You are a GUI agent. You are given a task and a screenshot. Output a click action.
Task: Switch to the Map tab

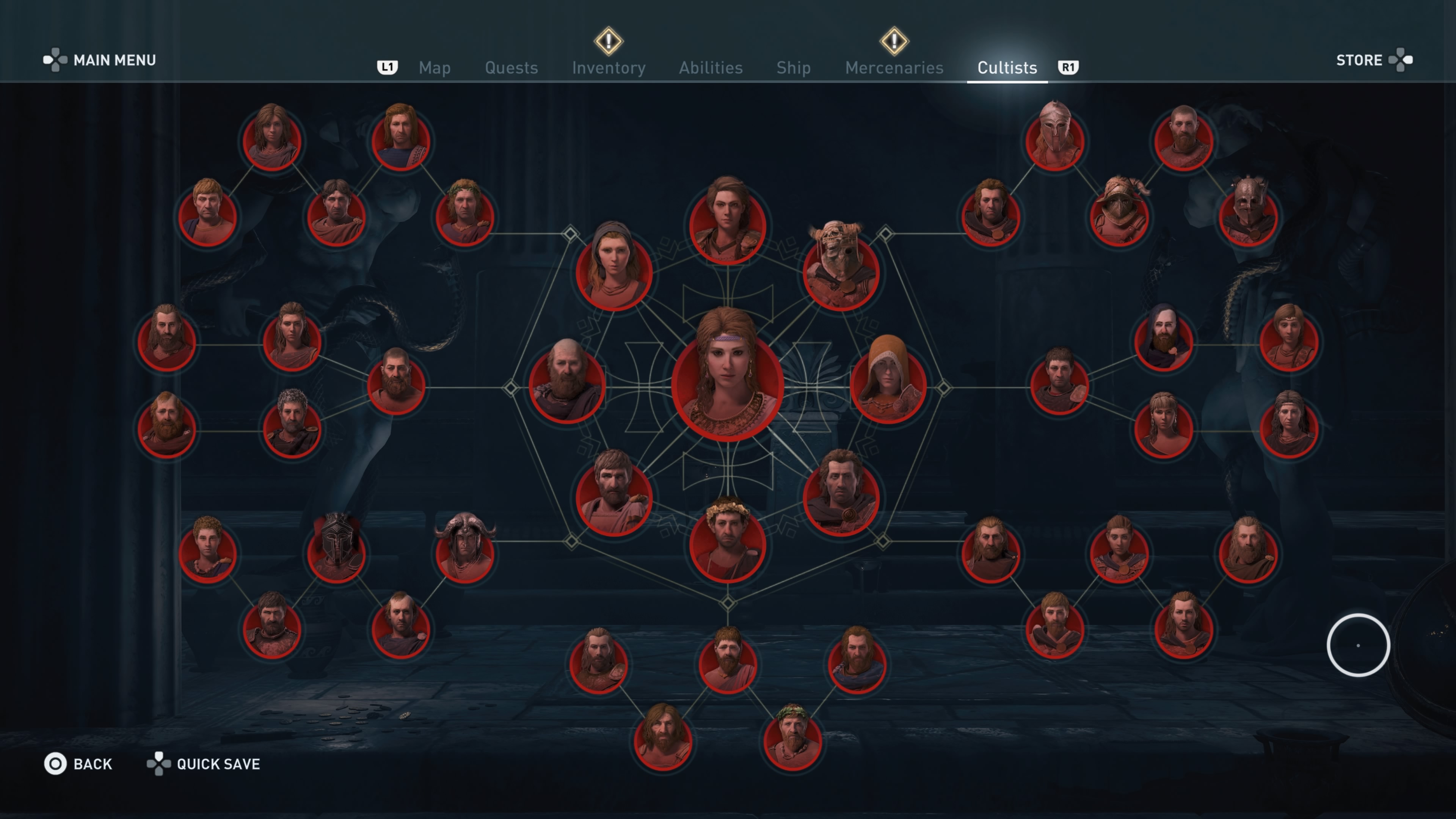[434, 68]
